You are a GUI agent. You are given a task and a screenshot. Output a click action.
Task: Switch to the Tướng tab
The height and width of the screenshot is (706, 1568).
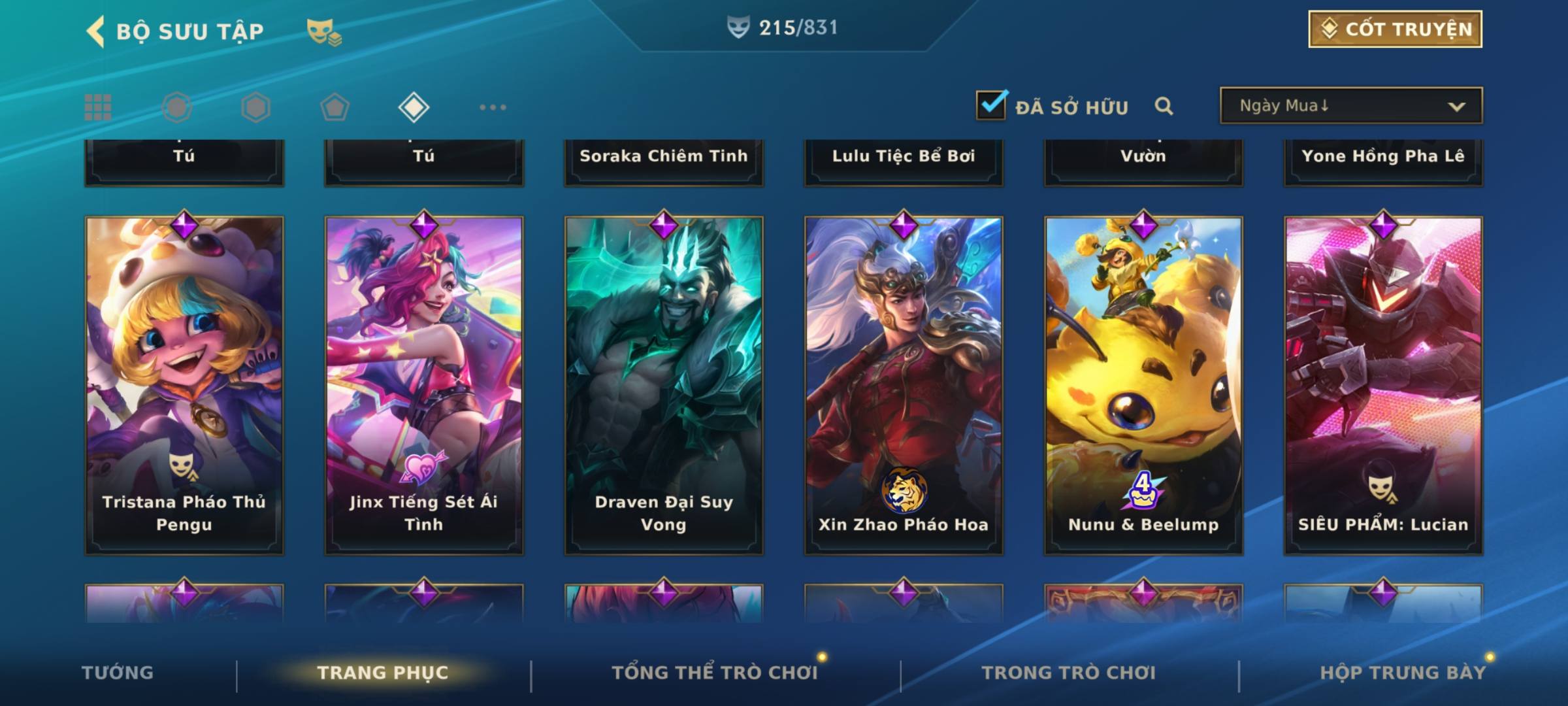click(118, 673)
